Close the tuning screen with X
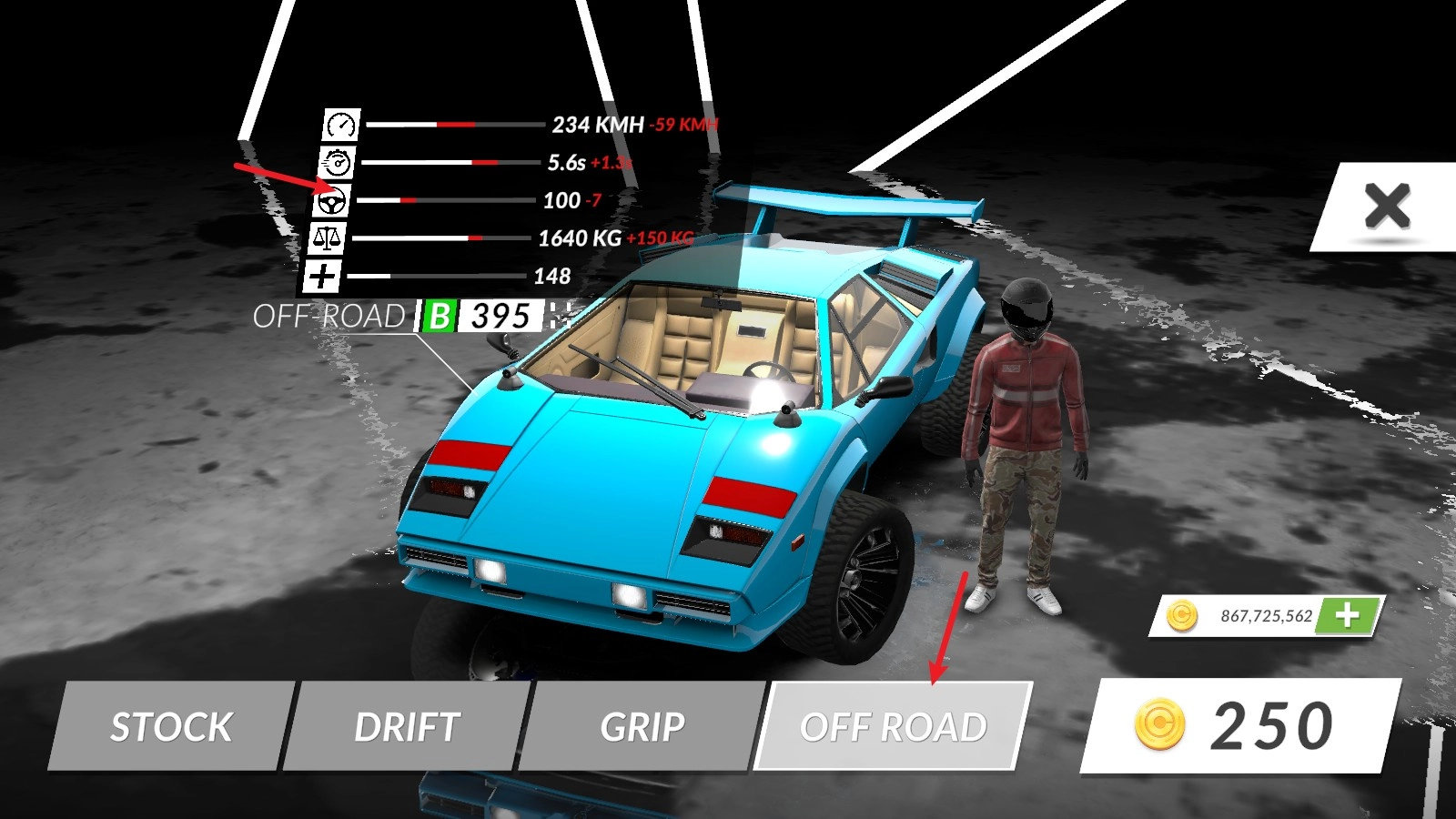Viewport: 1456px width, 819px height. (x=1386, y=207)
